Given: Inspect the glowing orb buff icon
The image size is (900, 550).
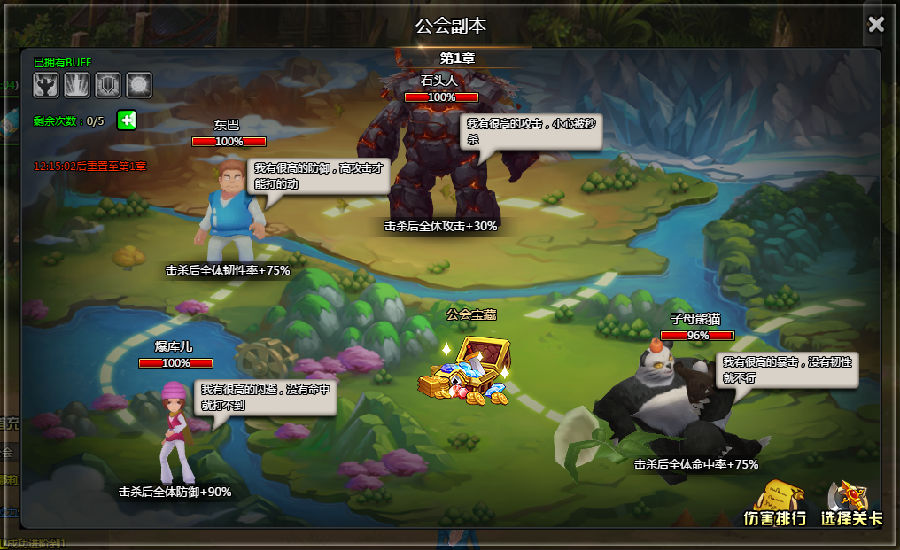Looking at the screenshot, I should click(x=138, y=85).
